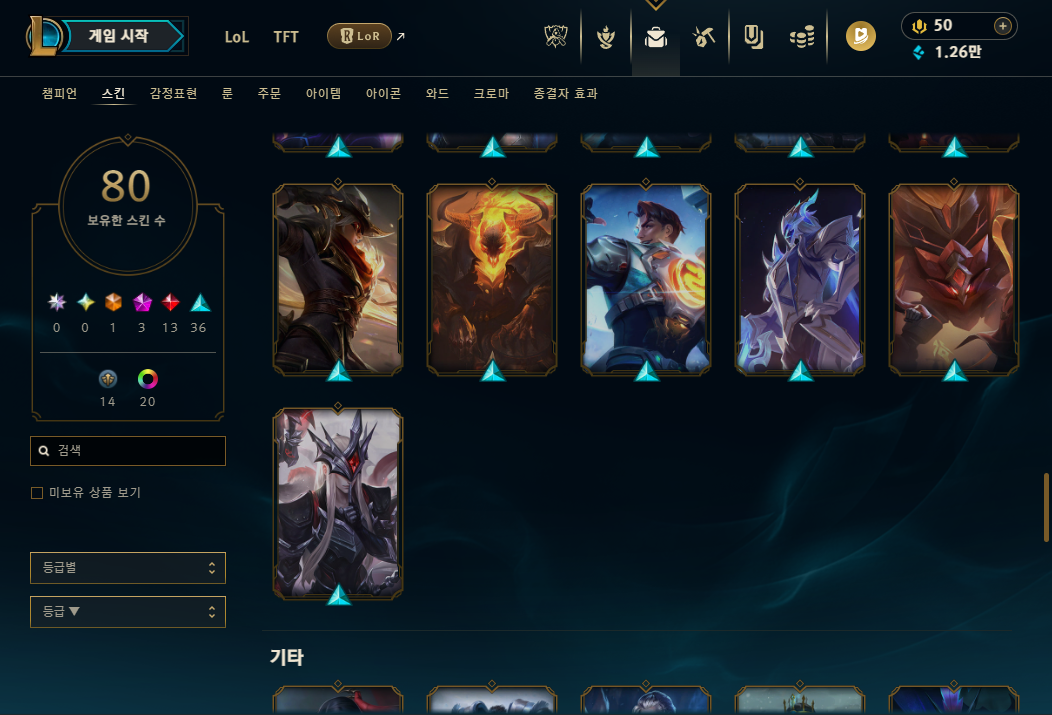Open the 챔피언 collection tab
This screenshot has width=1052, height=715.
[59, 94]
